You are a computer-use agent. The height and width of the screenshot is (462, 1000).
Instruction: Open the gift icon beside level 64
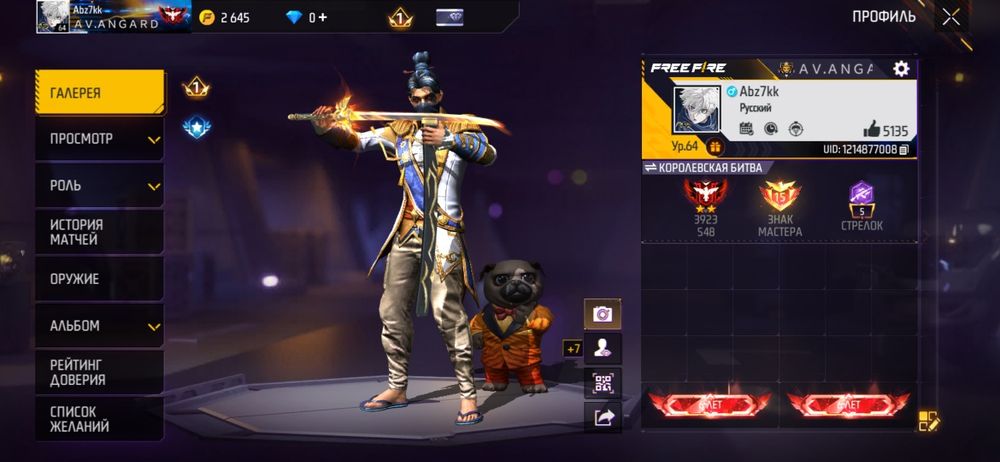(x=715, y=148)
